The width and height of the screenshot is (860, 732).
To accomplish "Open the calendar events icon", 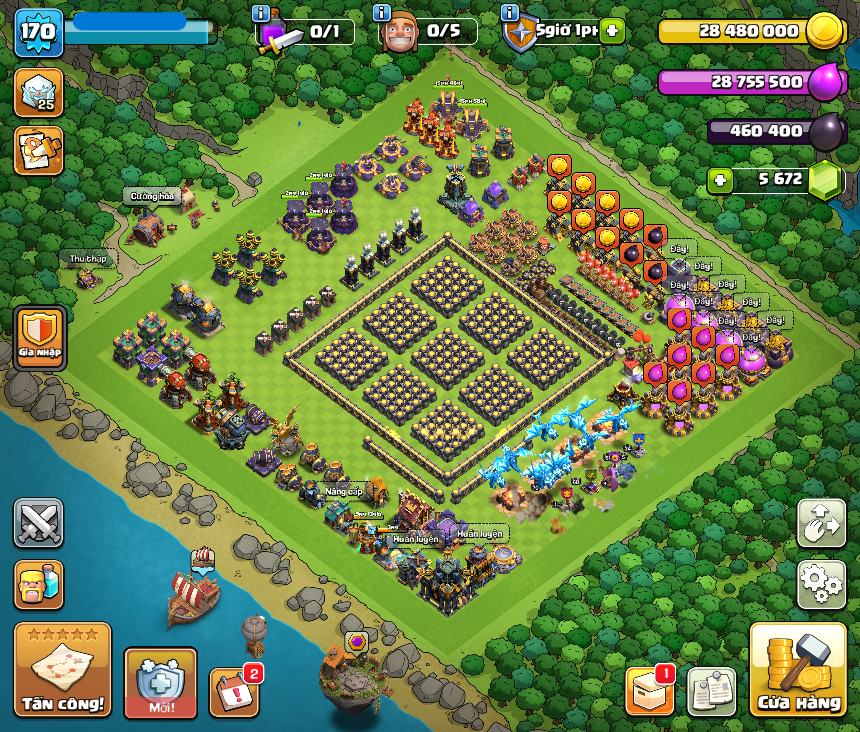I will point(234,692).
